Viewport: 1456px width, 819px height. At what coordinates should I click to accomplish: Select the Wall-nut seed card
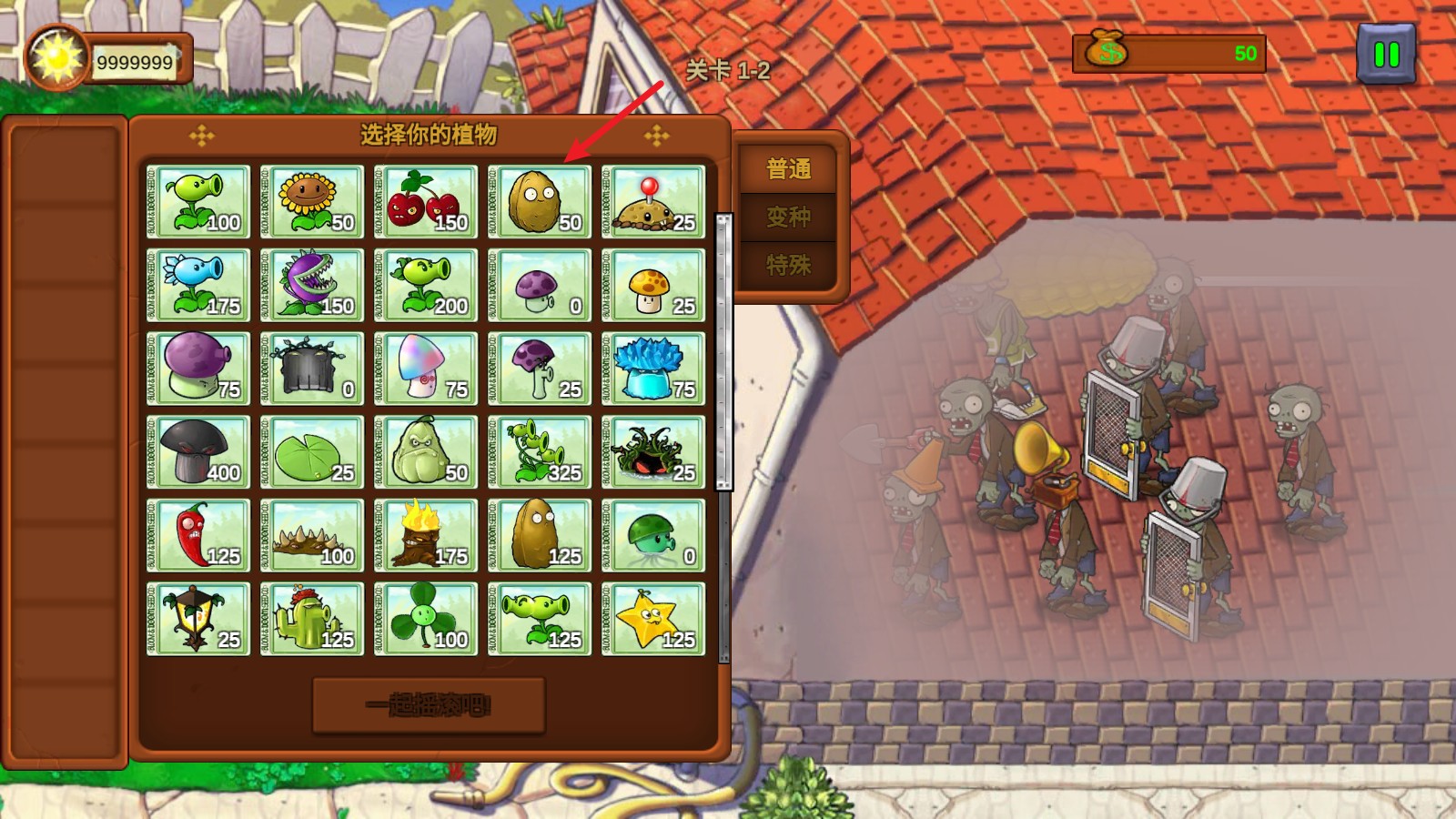[x=540, y=202]
